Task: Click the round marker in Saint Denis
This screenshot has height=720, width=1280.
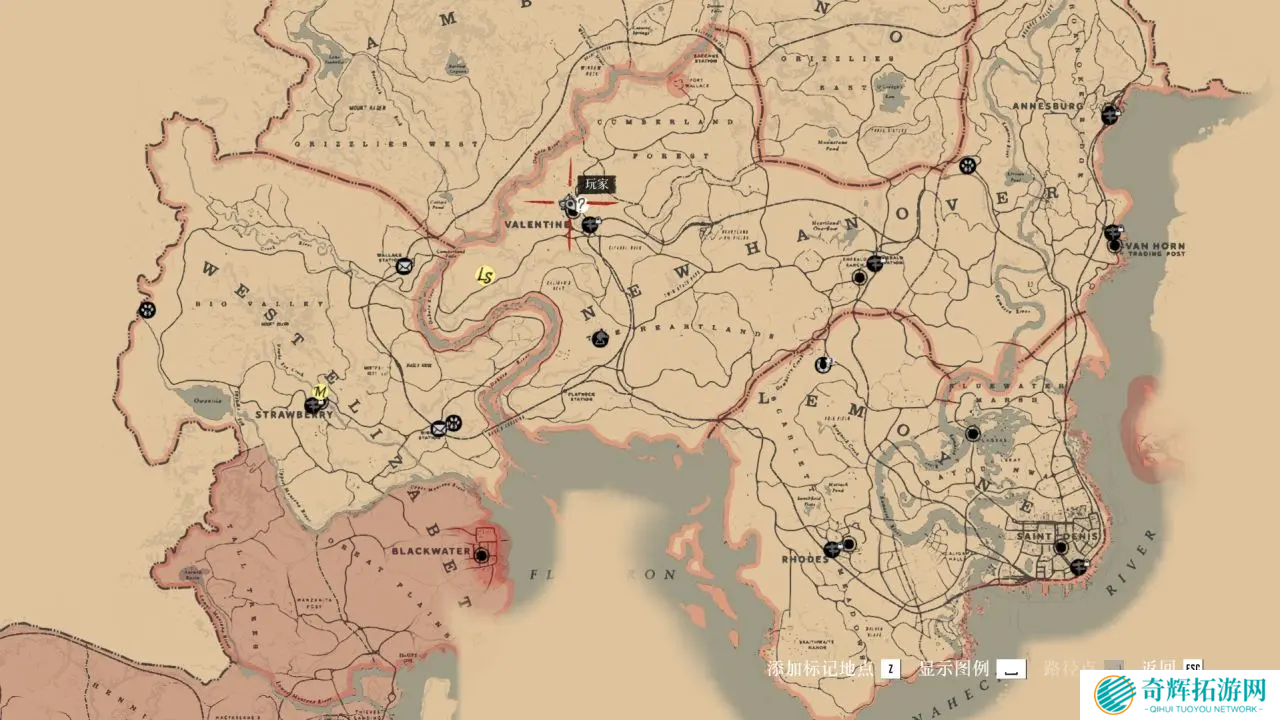Action: 1060,547
